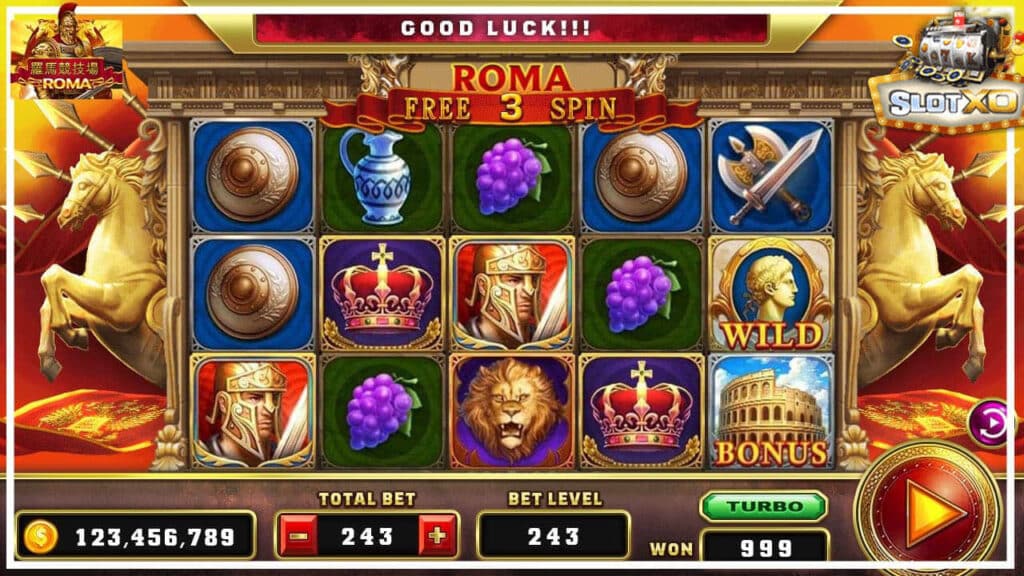Spin the reels with the red play button
This screenshot has height=576, width=1024.
[929, 513]
